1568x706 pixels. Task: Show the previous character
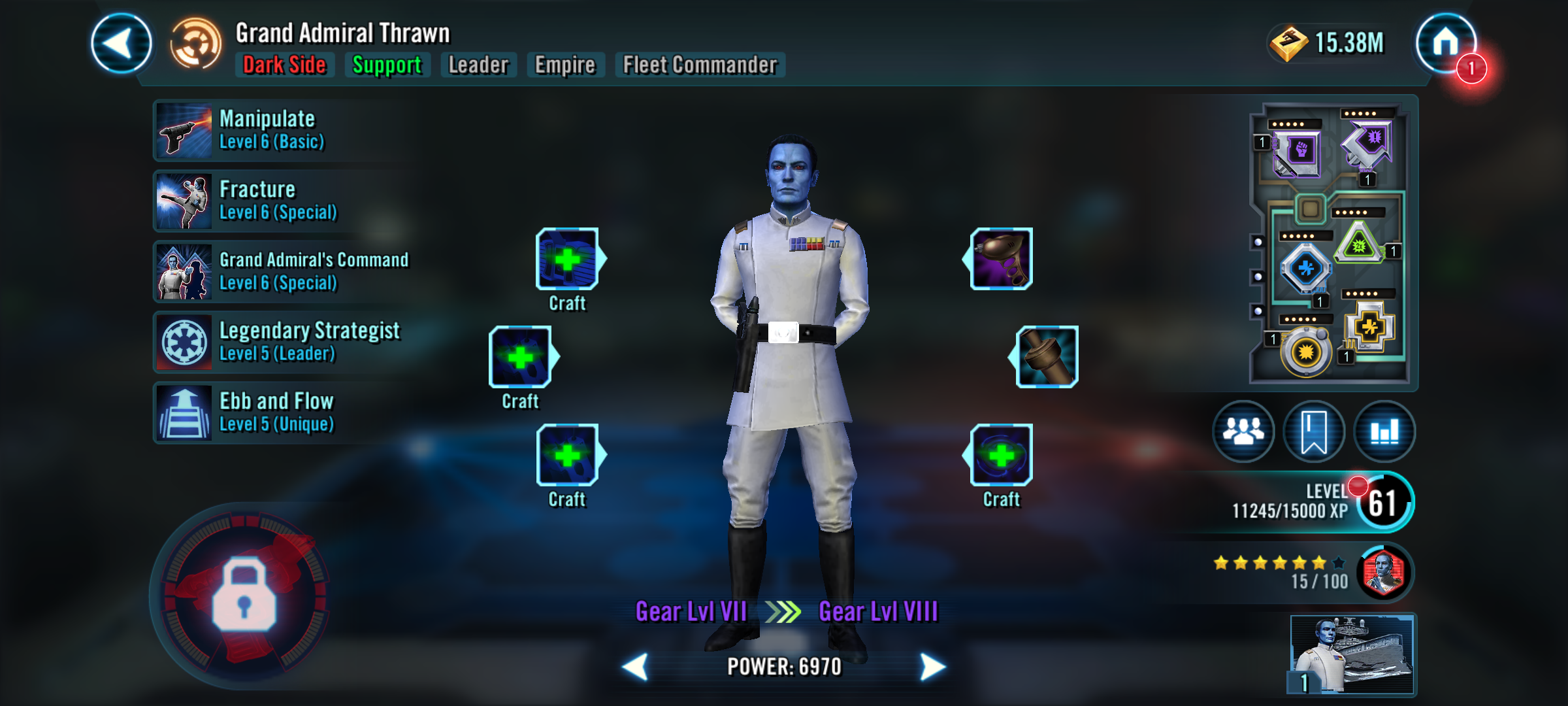[x=636, y=667]
